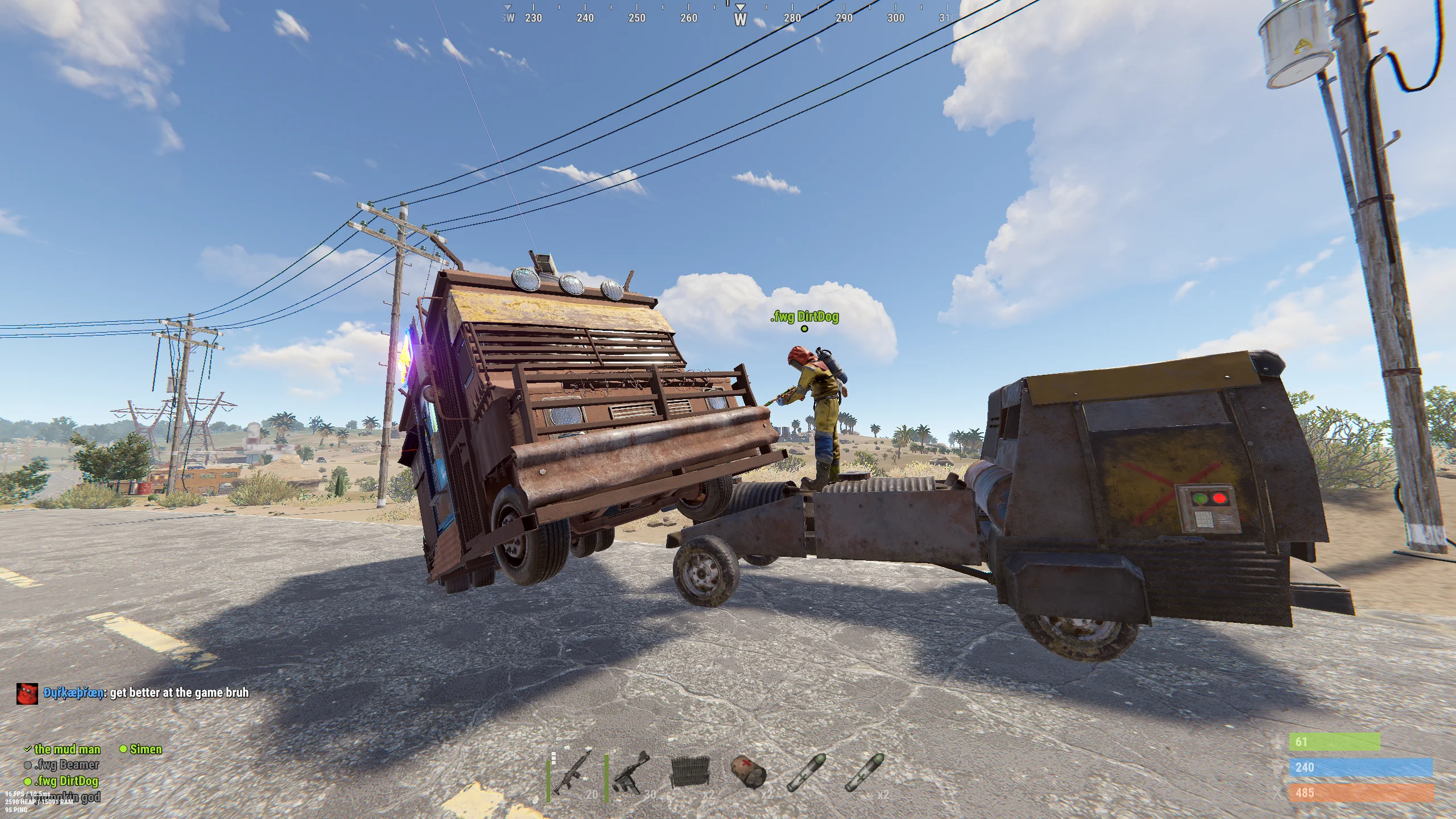Screen dimensions: 1456x819
Task: Click the green dot marker under DirtDog's nameplate
Action: (x=804, y=328)
